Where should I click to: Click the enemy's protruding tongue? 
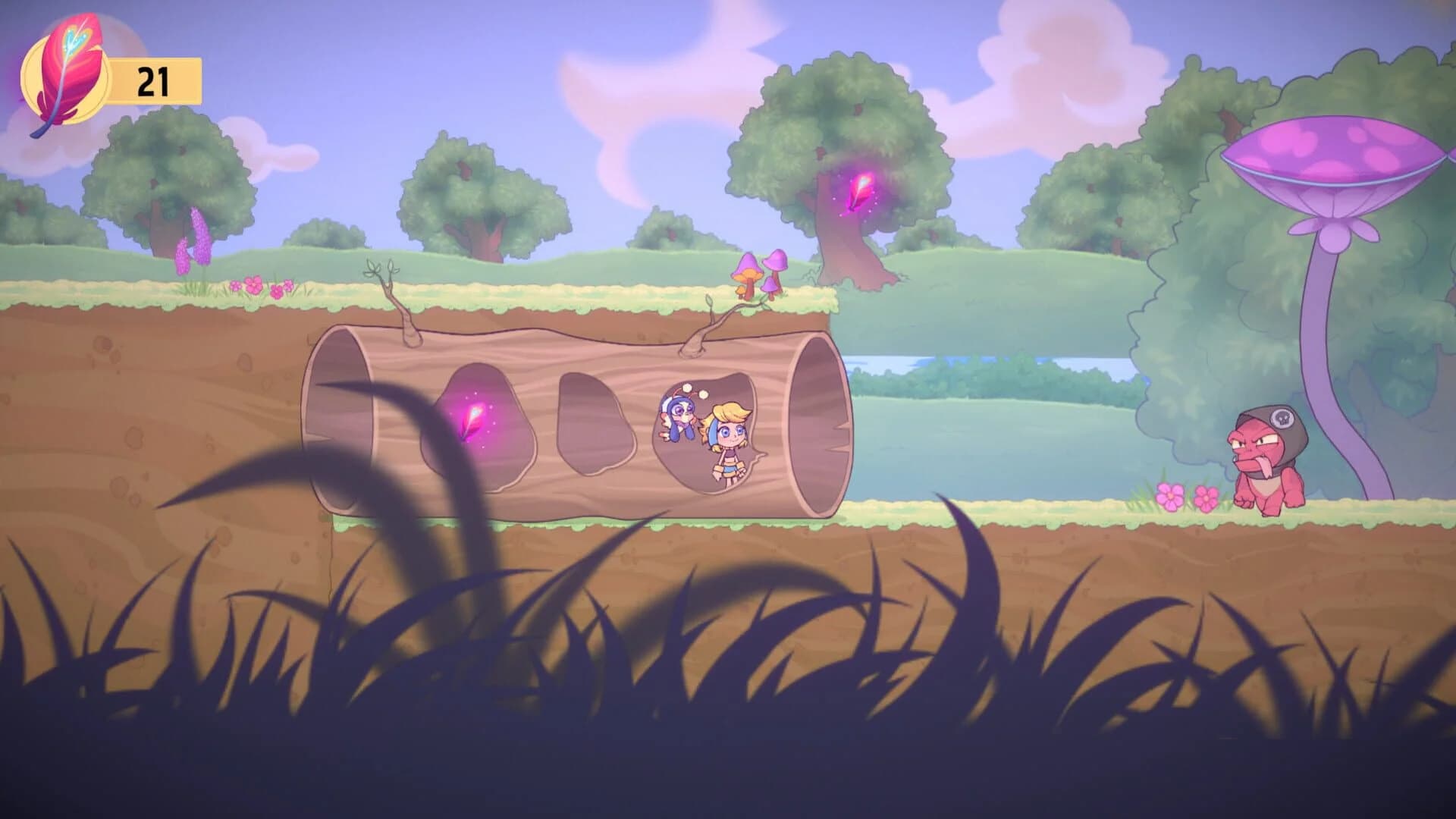coord(1264,466)
